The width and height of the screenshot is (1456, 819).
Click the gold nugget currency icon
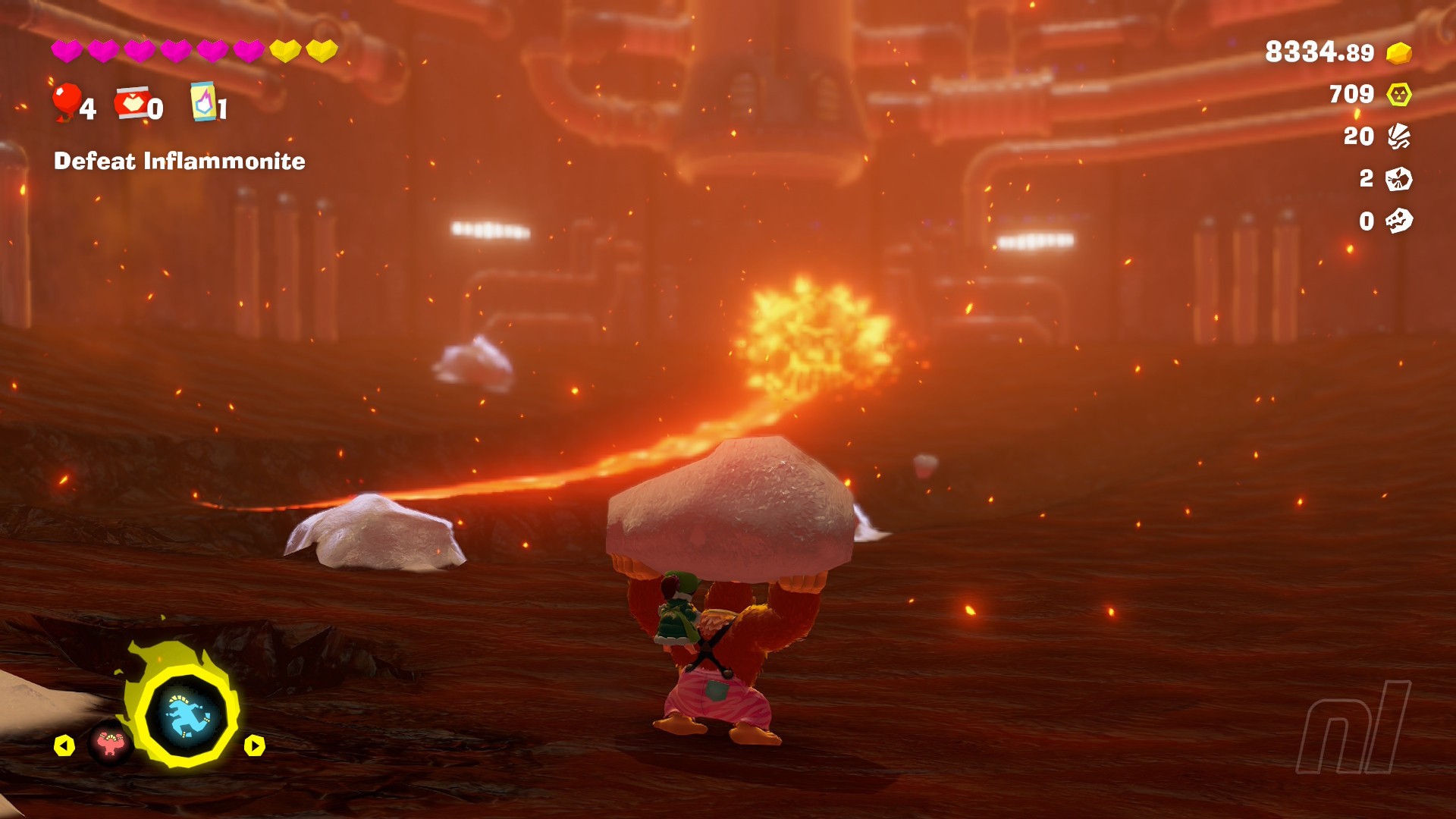1399,53
